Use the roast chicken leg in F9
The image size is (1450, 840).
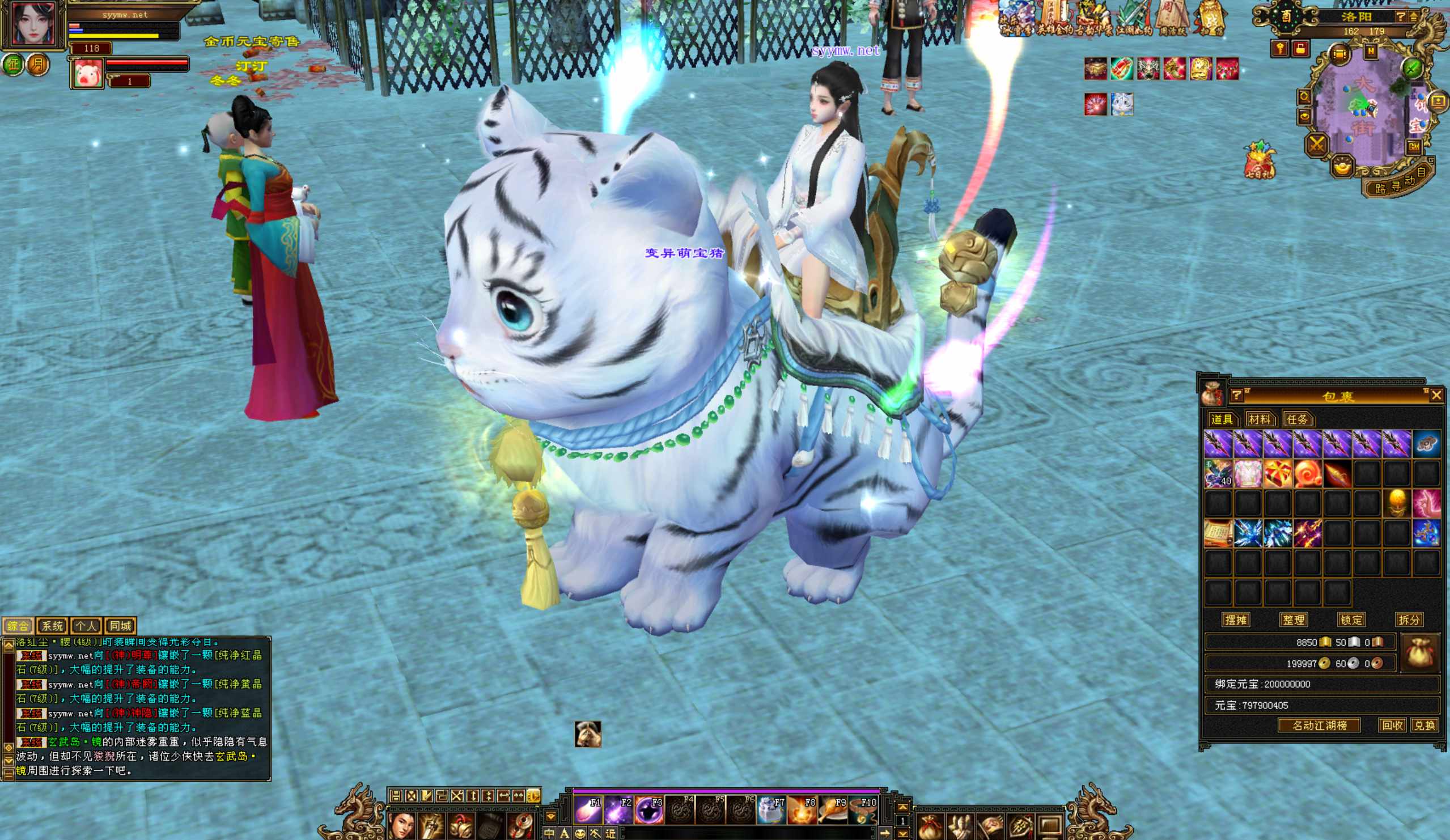point(833,809)
